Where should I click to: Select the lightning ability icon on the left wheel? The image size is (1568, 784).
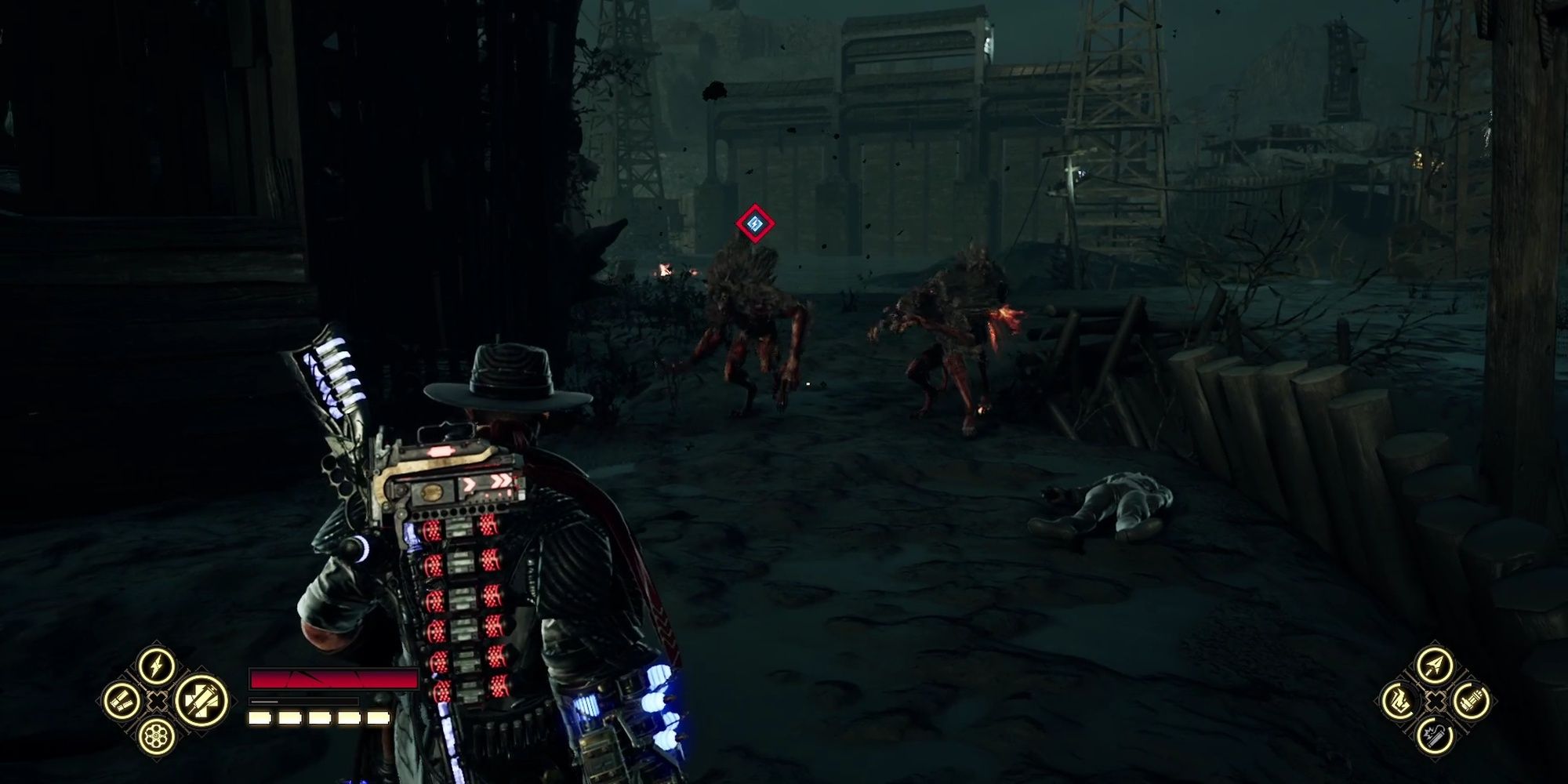[155, 667]
